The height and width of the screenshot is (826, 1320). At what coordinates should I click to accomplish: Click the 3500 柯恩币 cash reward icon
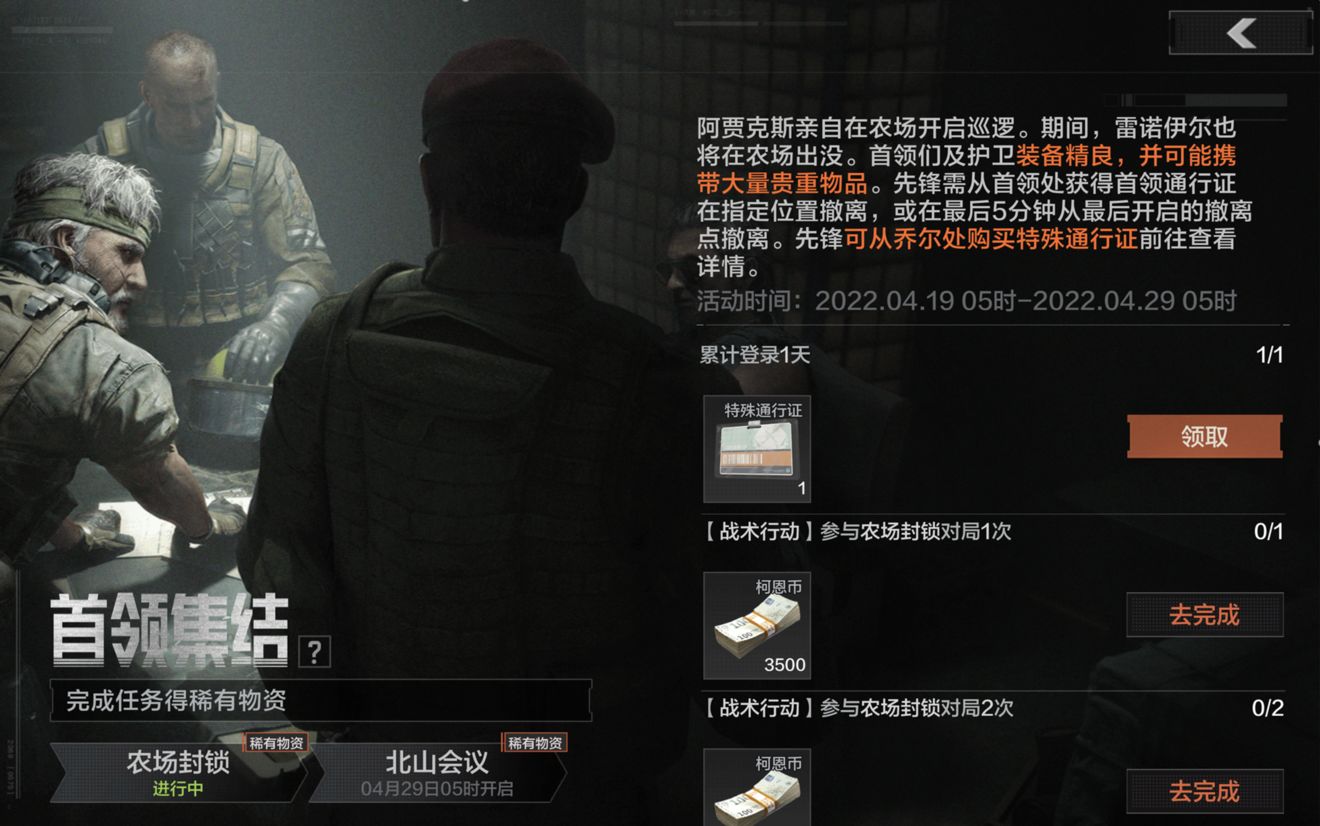pos(757,625)
